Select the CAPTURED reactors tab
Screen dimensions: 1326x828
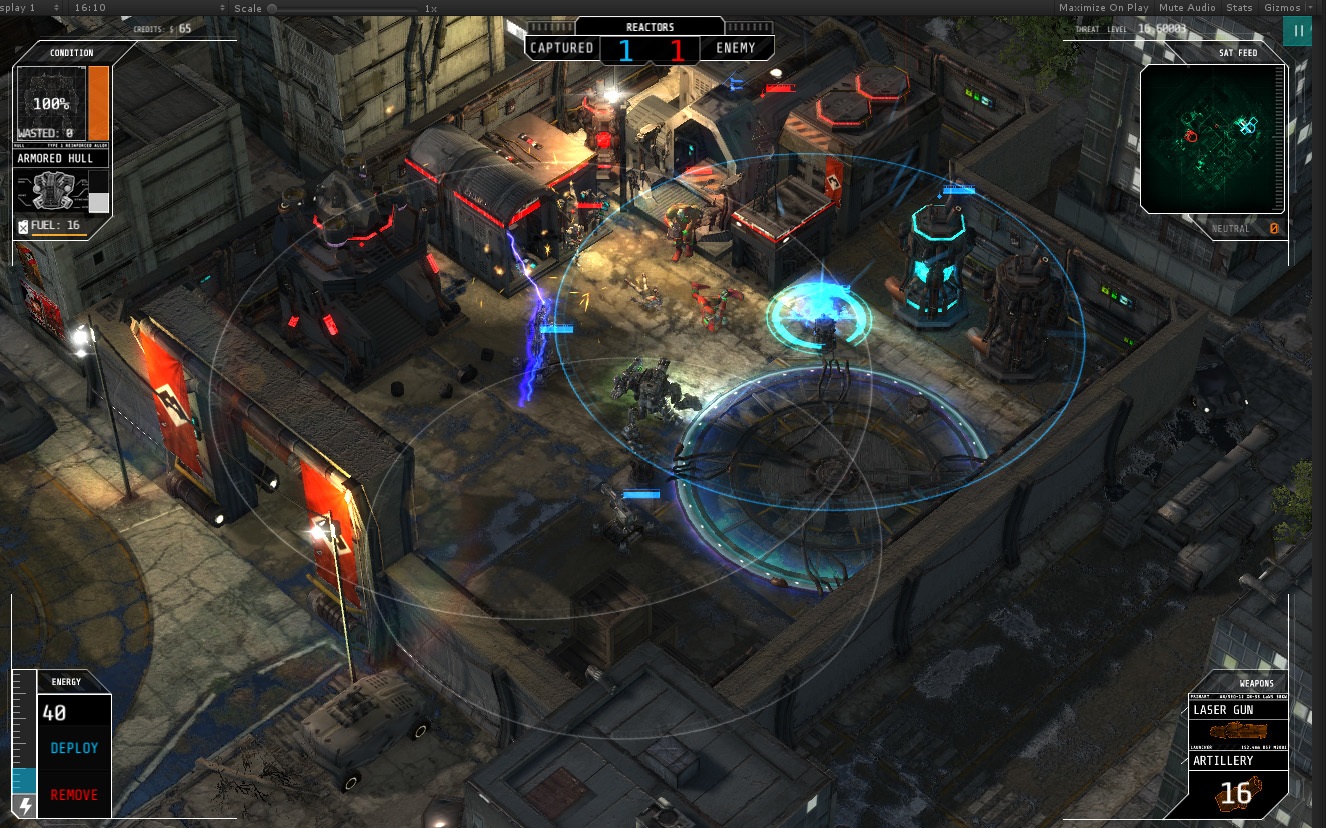560,47
